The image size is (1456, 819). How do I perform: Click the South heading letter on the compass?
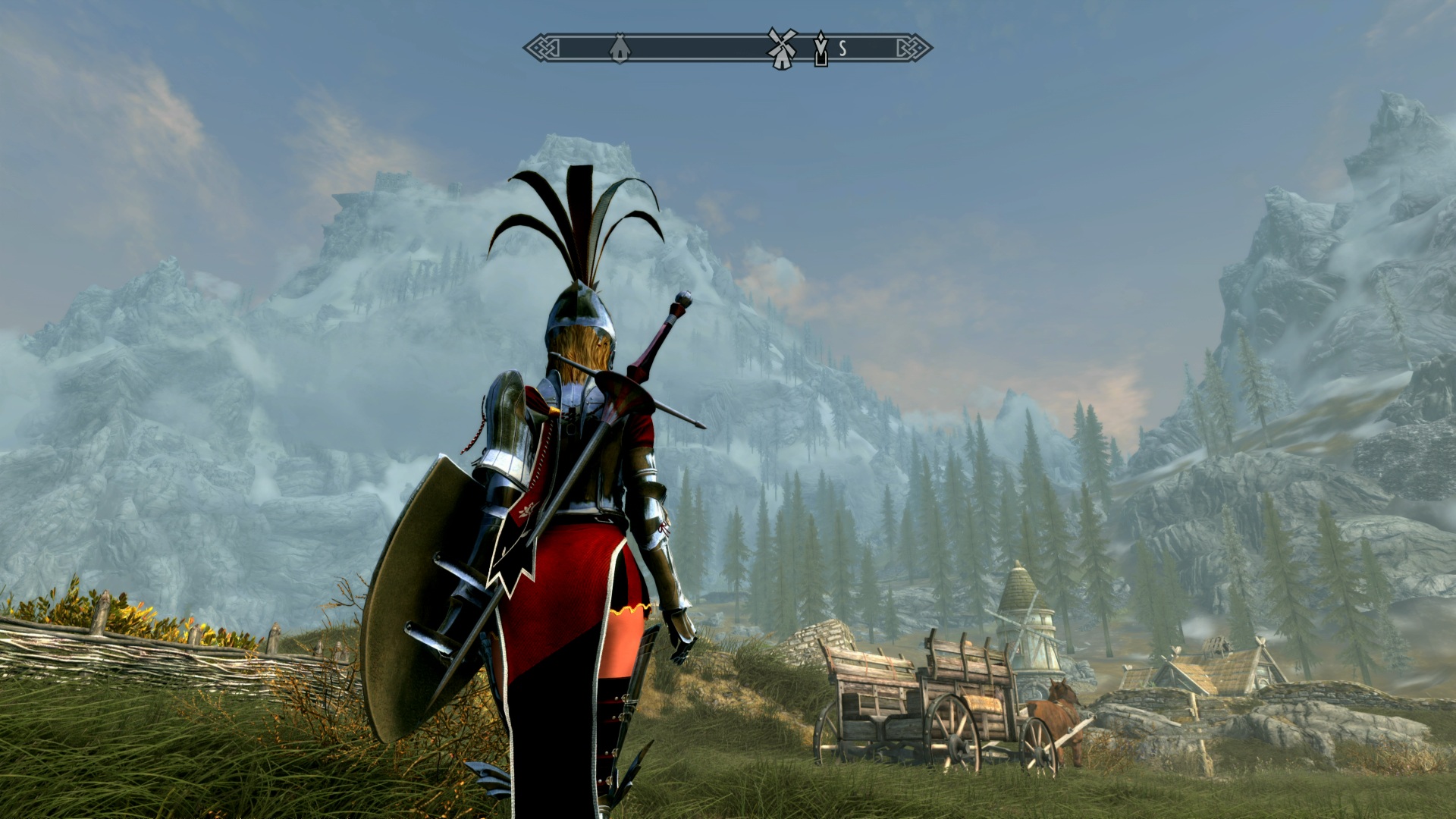[843, 49]
